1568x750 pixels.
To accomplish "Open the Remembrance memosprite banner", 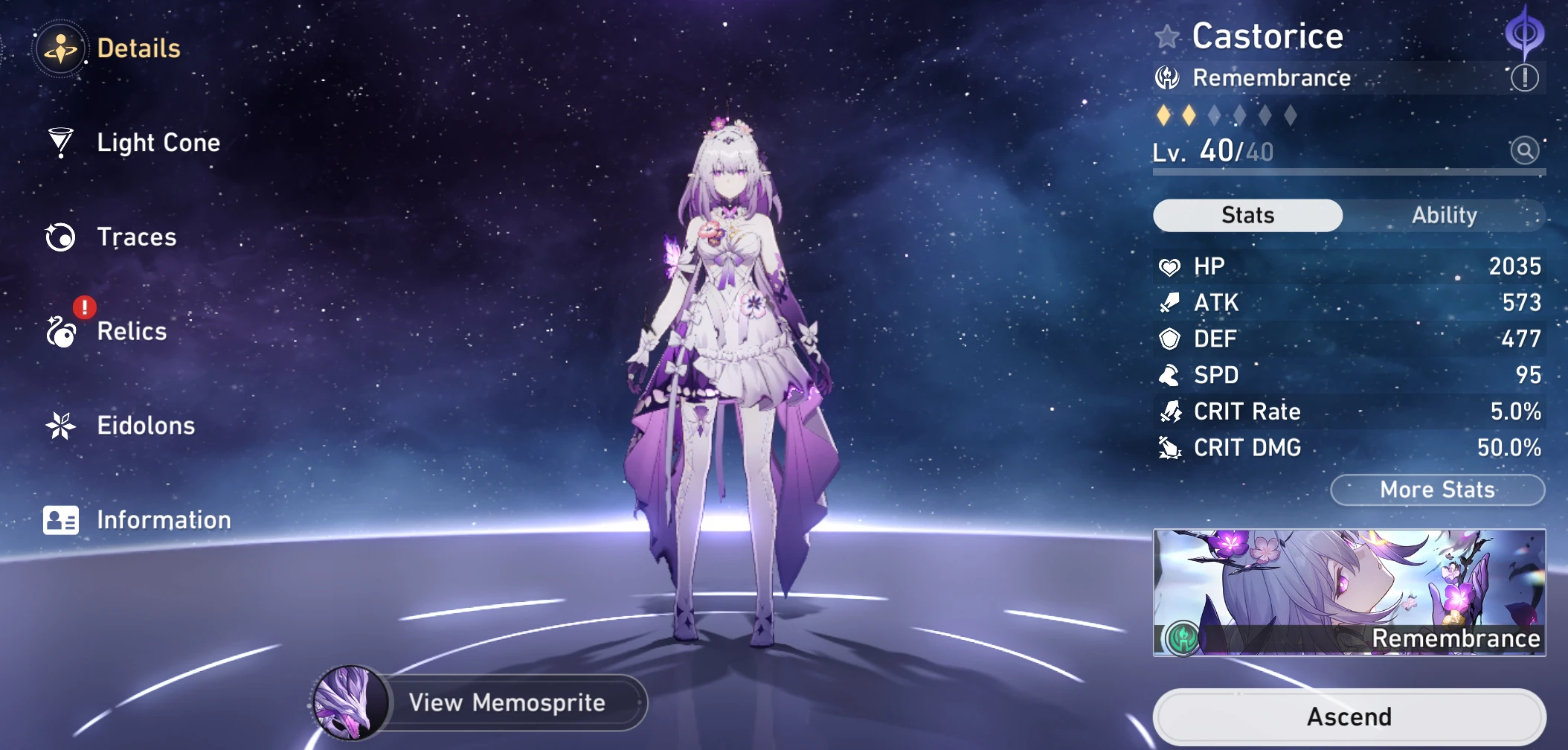I will click(1348, 593).
